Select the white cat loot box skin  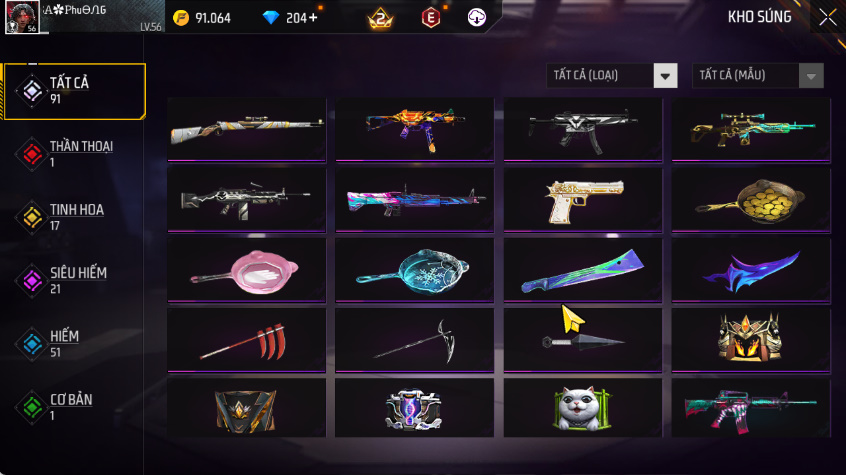(x=581, y=408)
